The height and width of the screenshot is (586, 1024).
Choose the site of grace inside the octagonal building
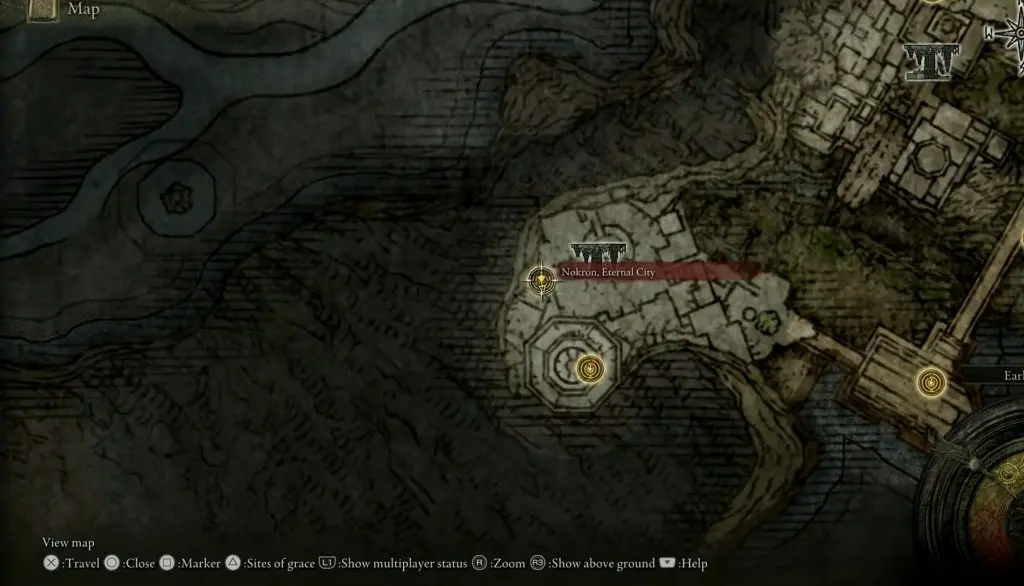[591, 370]
